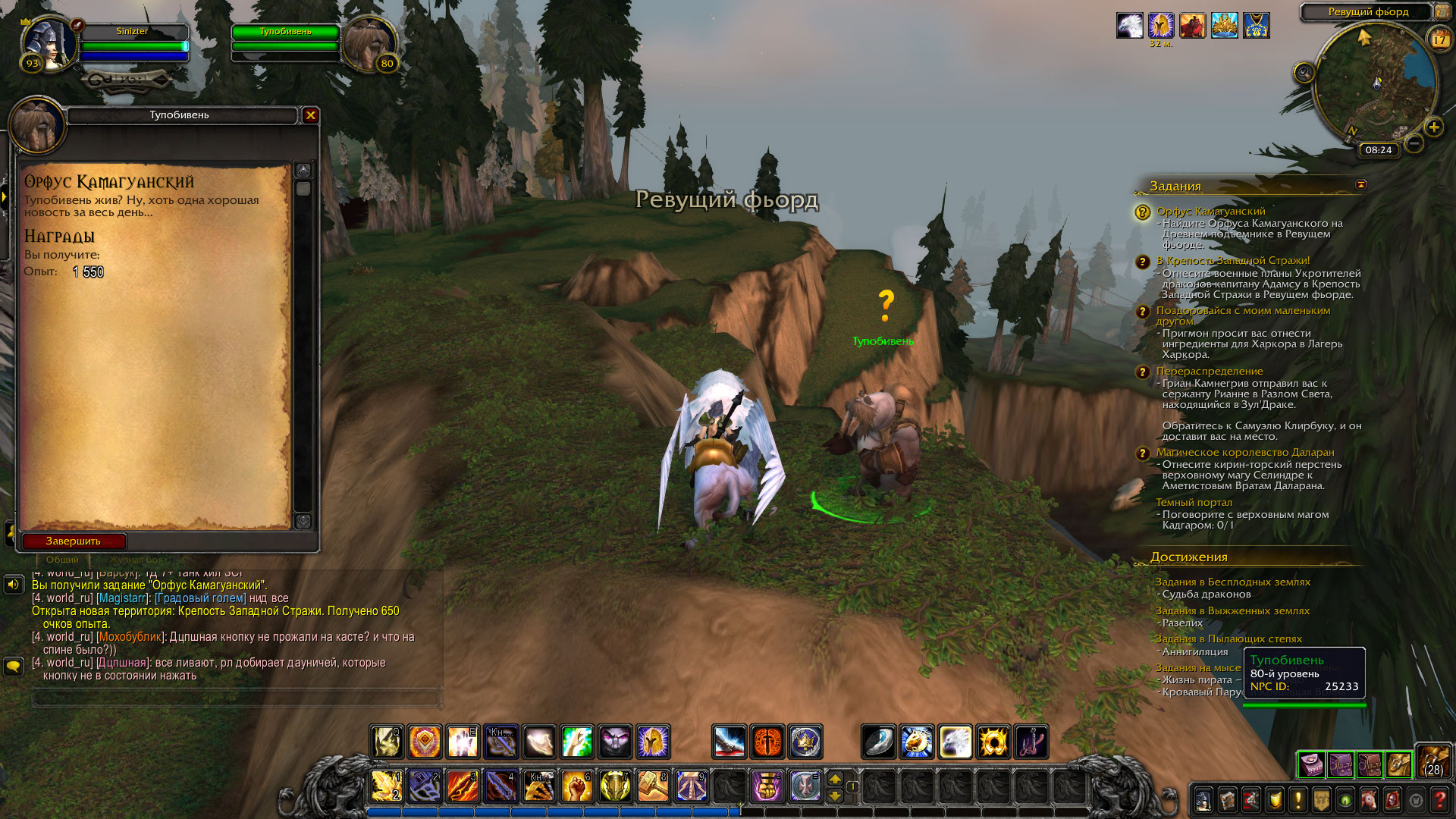Select the Sinizter player portrait frame
Viewport: 1456px width, 819px height.
click(50, 43)
